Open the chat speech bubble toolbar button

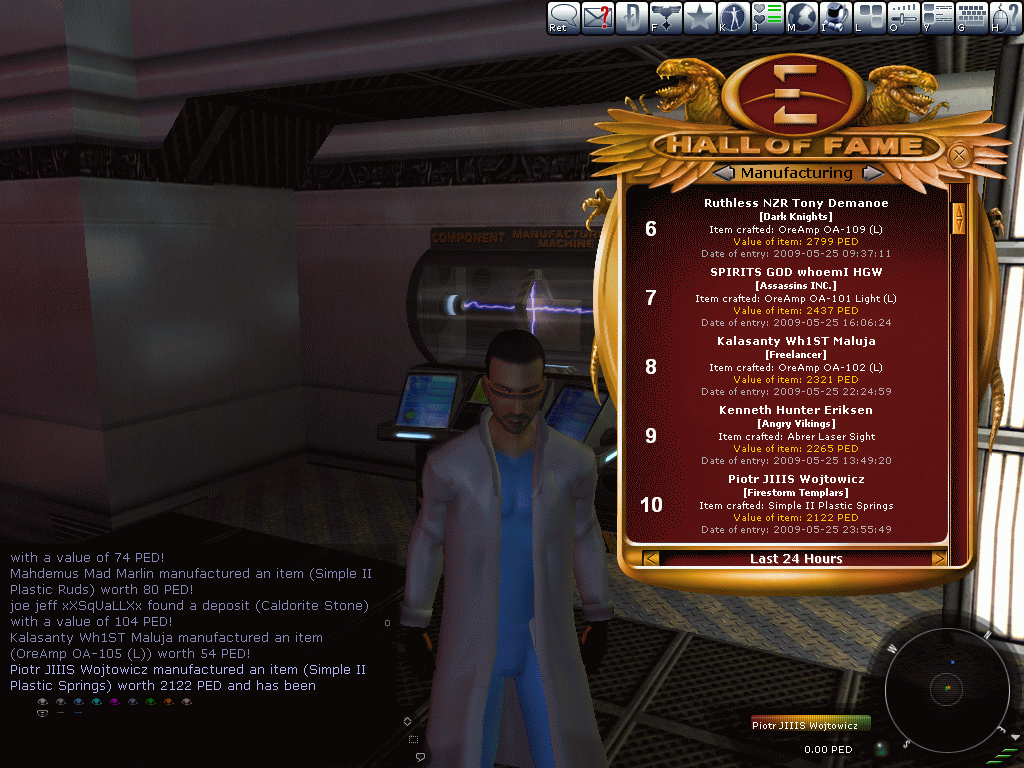click(563, 17)
